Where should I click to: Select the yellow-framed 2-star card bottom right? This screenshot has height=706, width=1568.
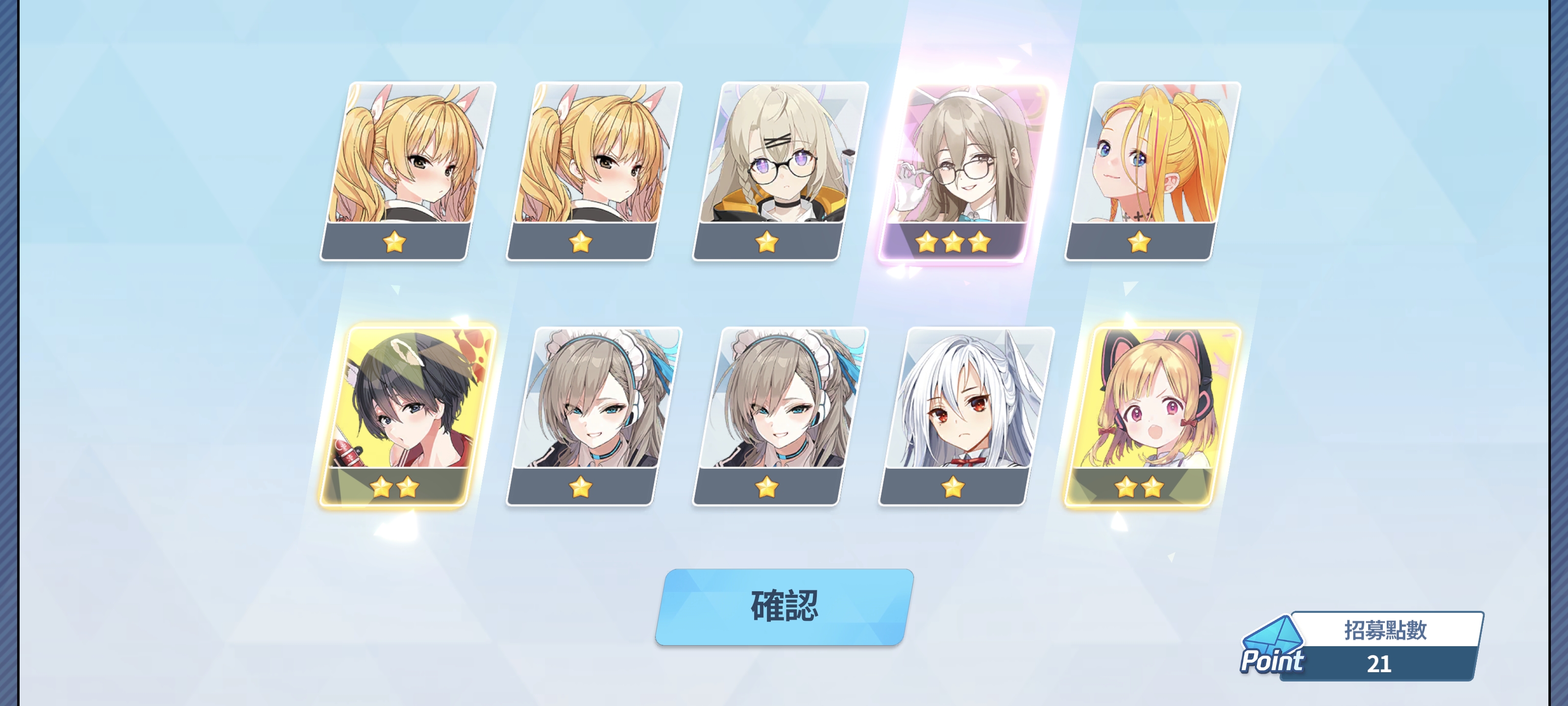click(x=1141, y=420)
